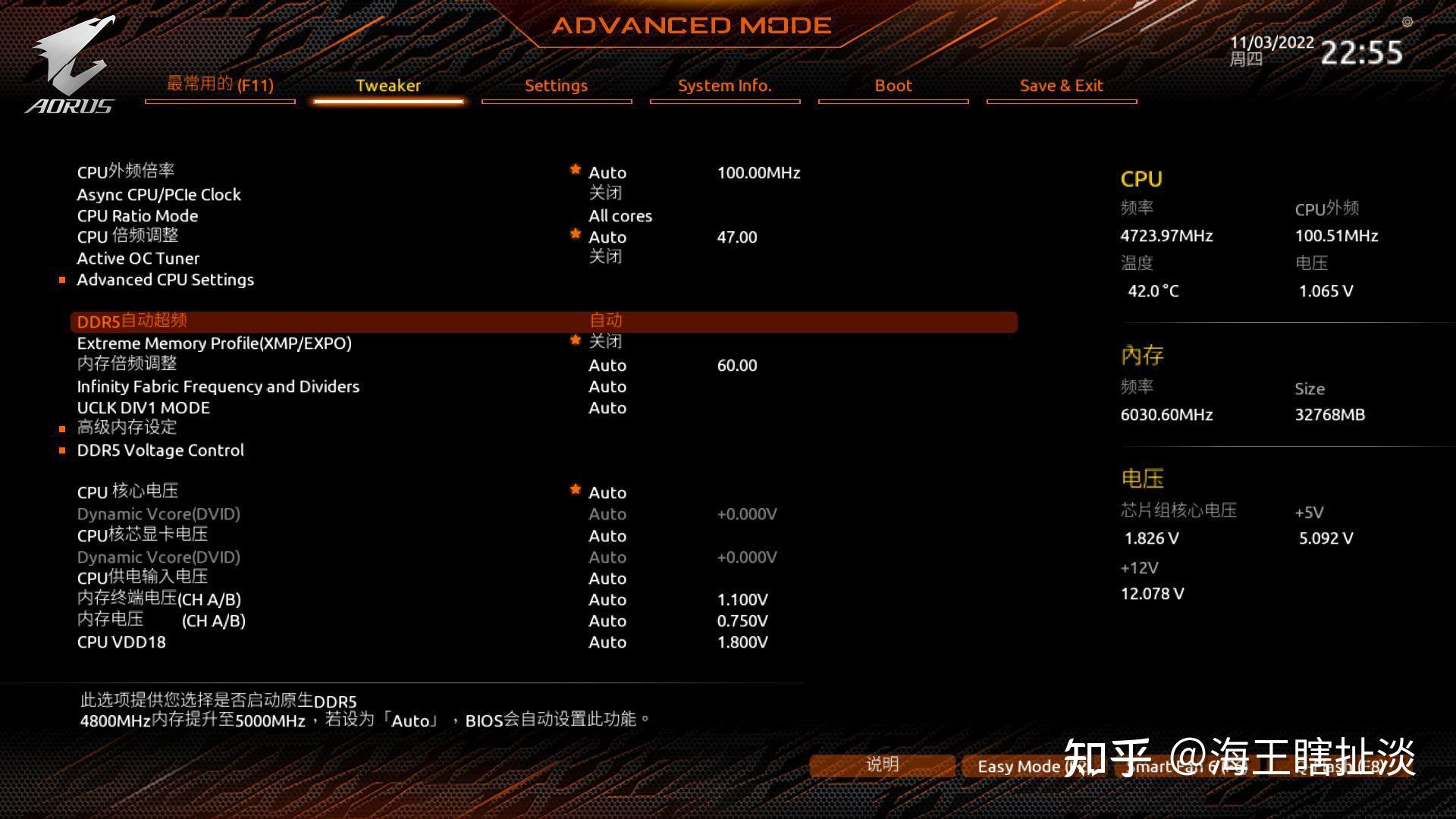Open the DDR5 Voltage Control submenu
Screen dimensions: 1456x819
click(160, 450)
